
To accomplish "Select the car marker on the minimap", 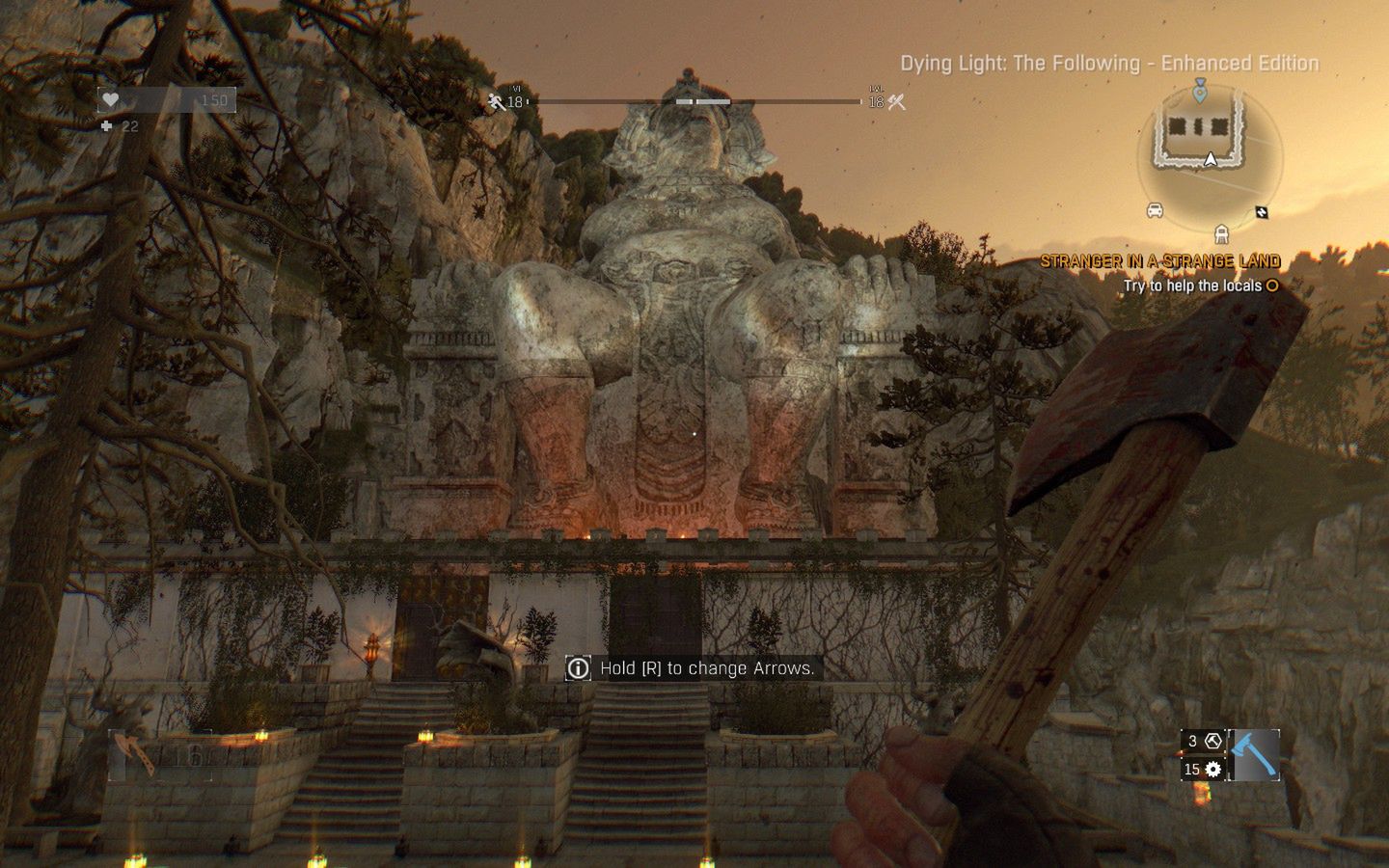I will 1155,211.
